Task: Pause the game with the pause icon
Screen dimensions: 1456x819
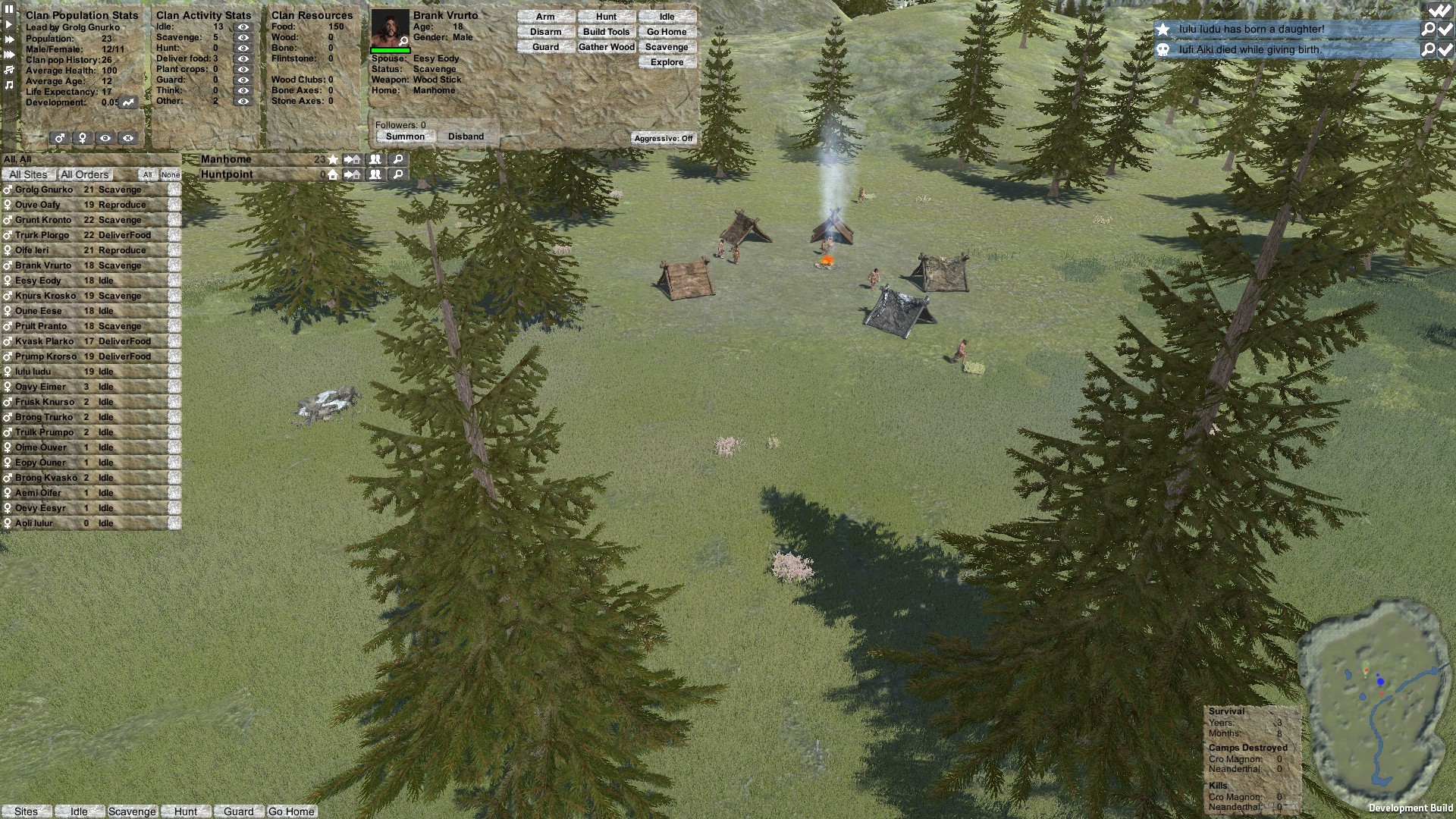Action: [9, 9]
